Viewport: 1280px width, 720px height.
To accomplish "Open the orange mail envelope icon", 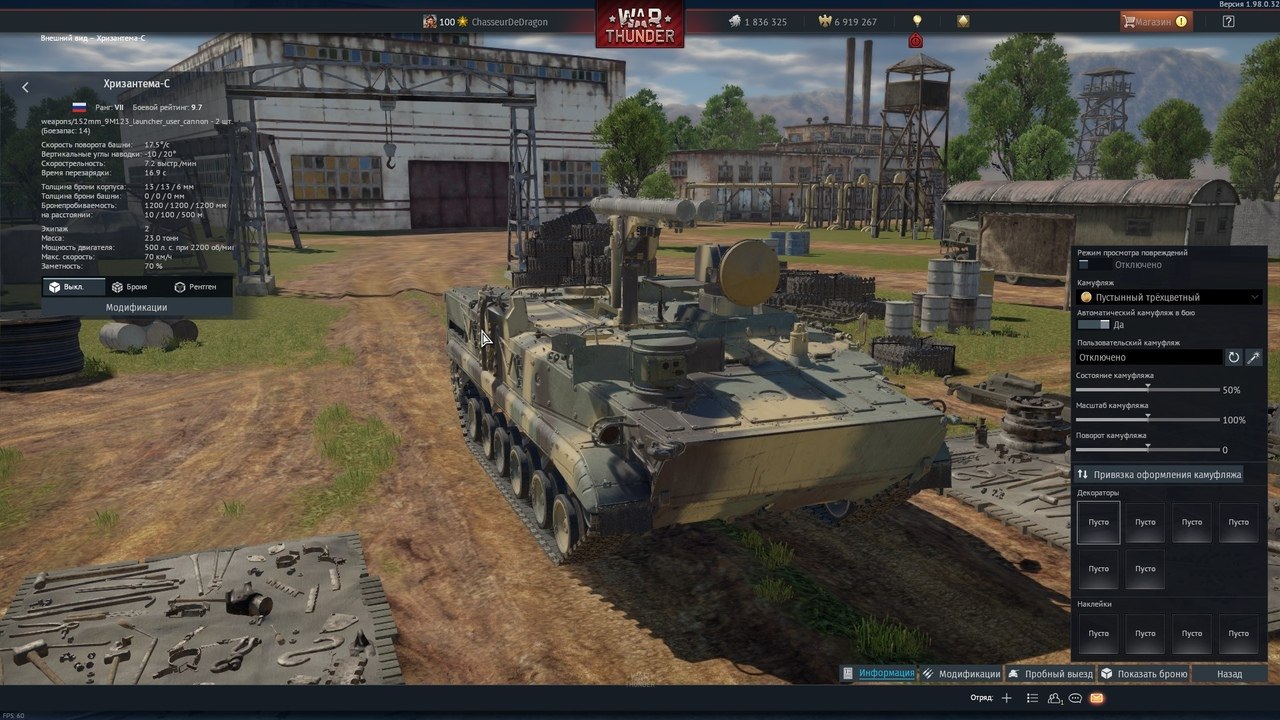I will (1097, 698).
